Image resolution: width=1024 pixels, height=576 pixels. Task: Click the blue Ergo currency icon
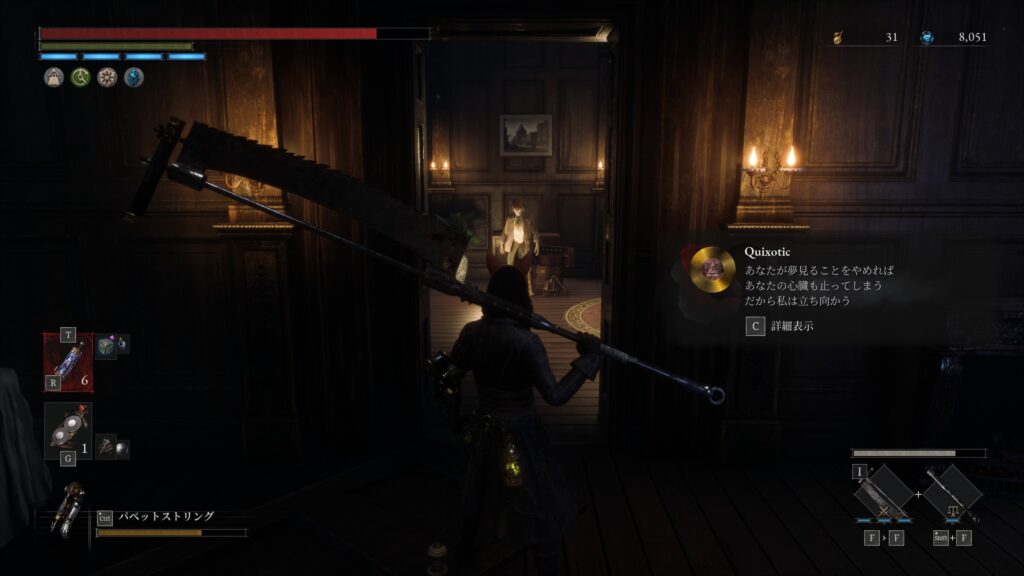(928, 38)
